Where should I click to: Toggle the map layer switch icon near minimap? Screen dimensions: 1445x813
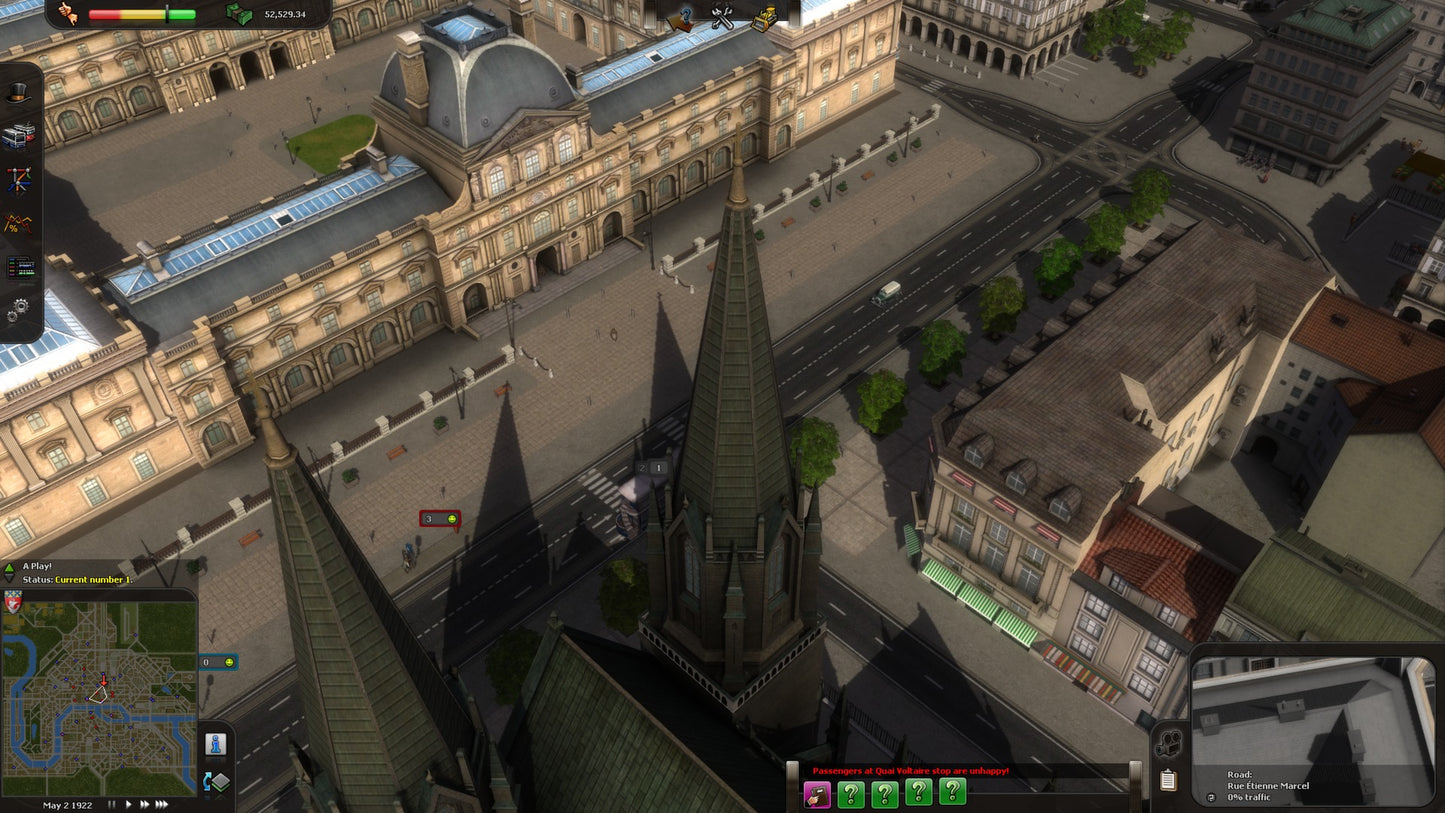pos(216,781)
